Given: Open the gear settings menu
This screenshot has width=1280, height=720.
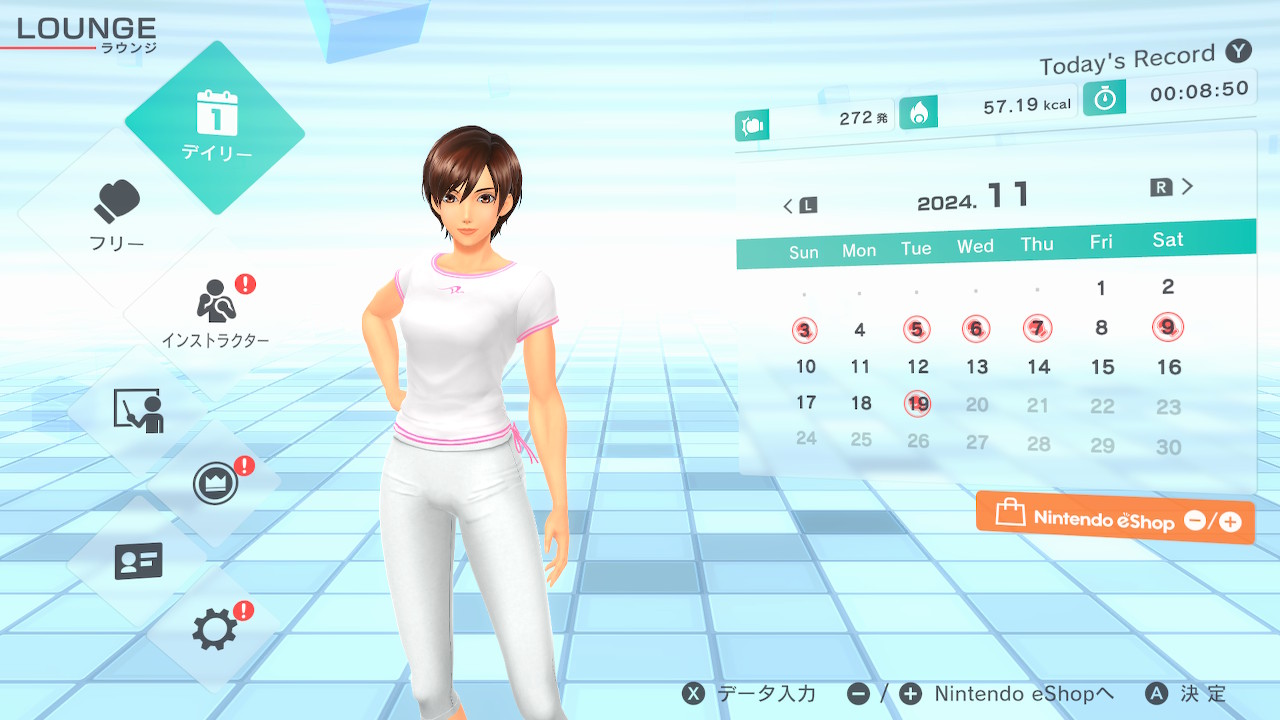Looking at the screenshot, I should 215,629.
